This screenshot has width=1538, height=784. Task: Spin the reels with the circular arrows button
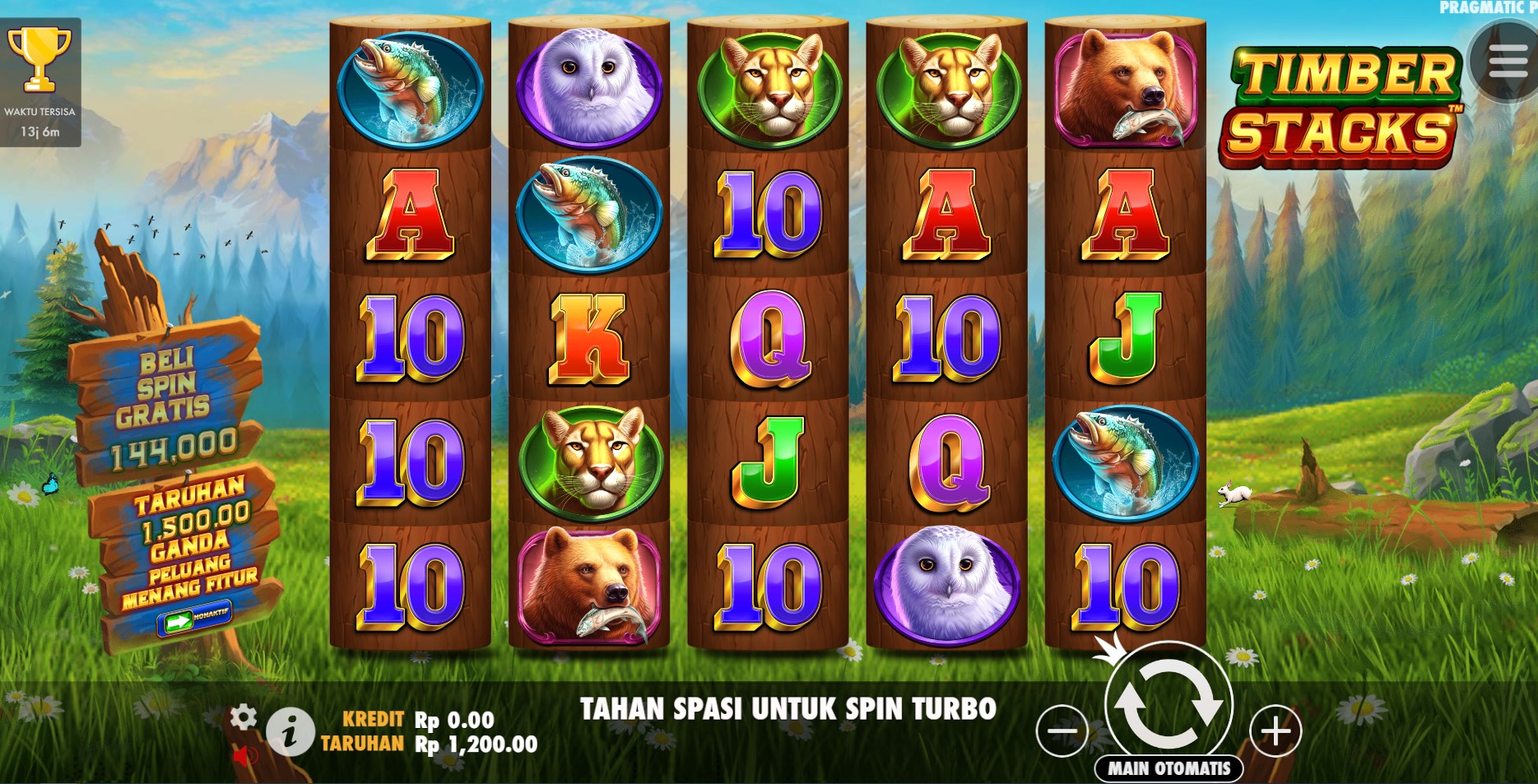[x=1168, y=704]
